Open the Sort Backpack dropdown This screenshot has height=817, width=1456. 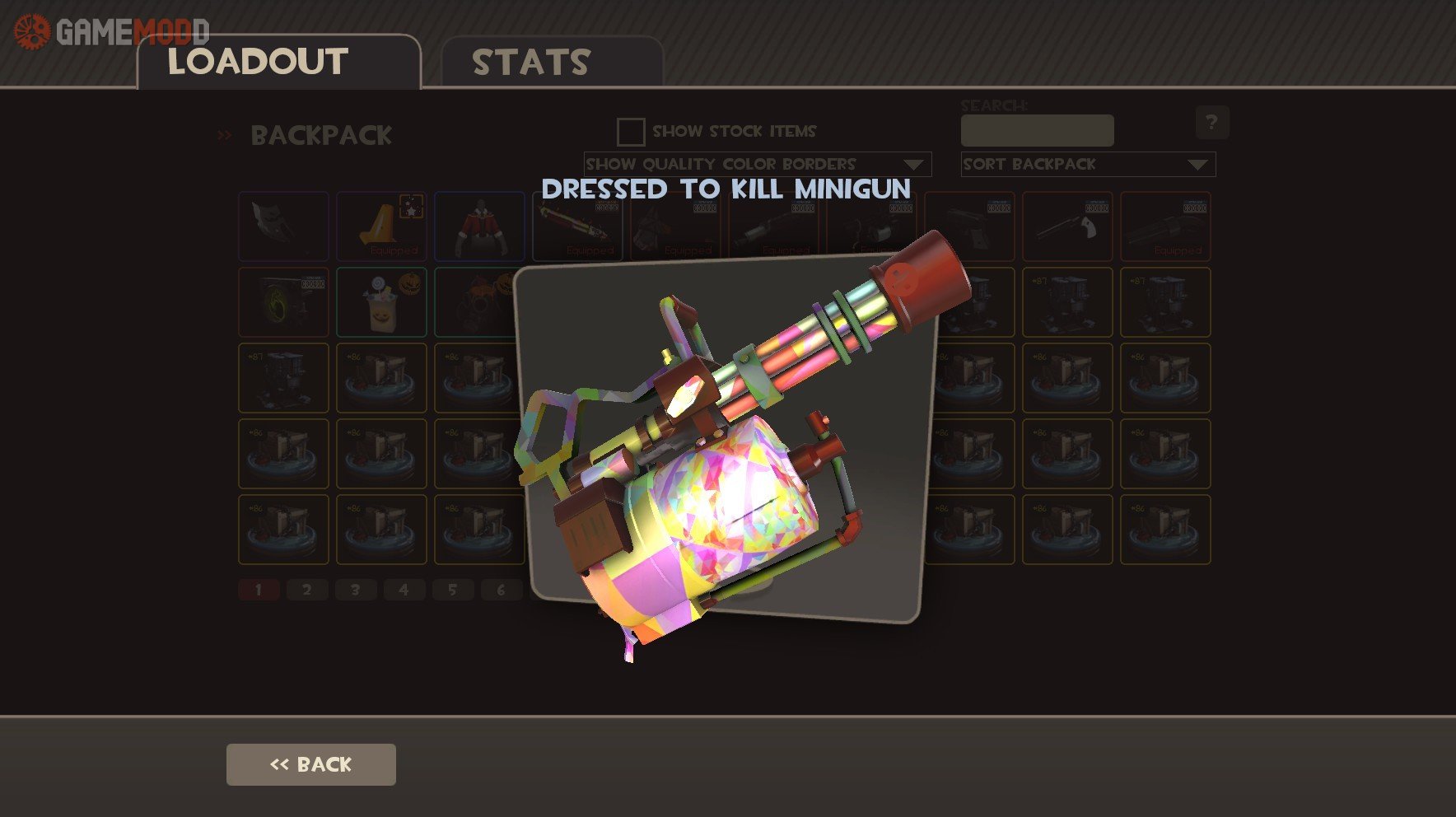[x=1087, y=164]
